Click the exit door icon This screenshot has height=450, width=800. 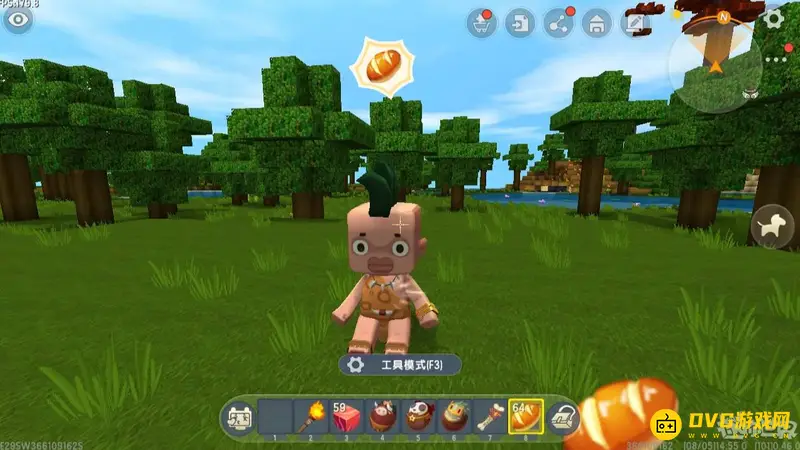[x=519, y=23]
